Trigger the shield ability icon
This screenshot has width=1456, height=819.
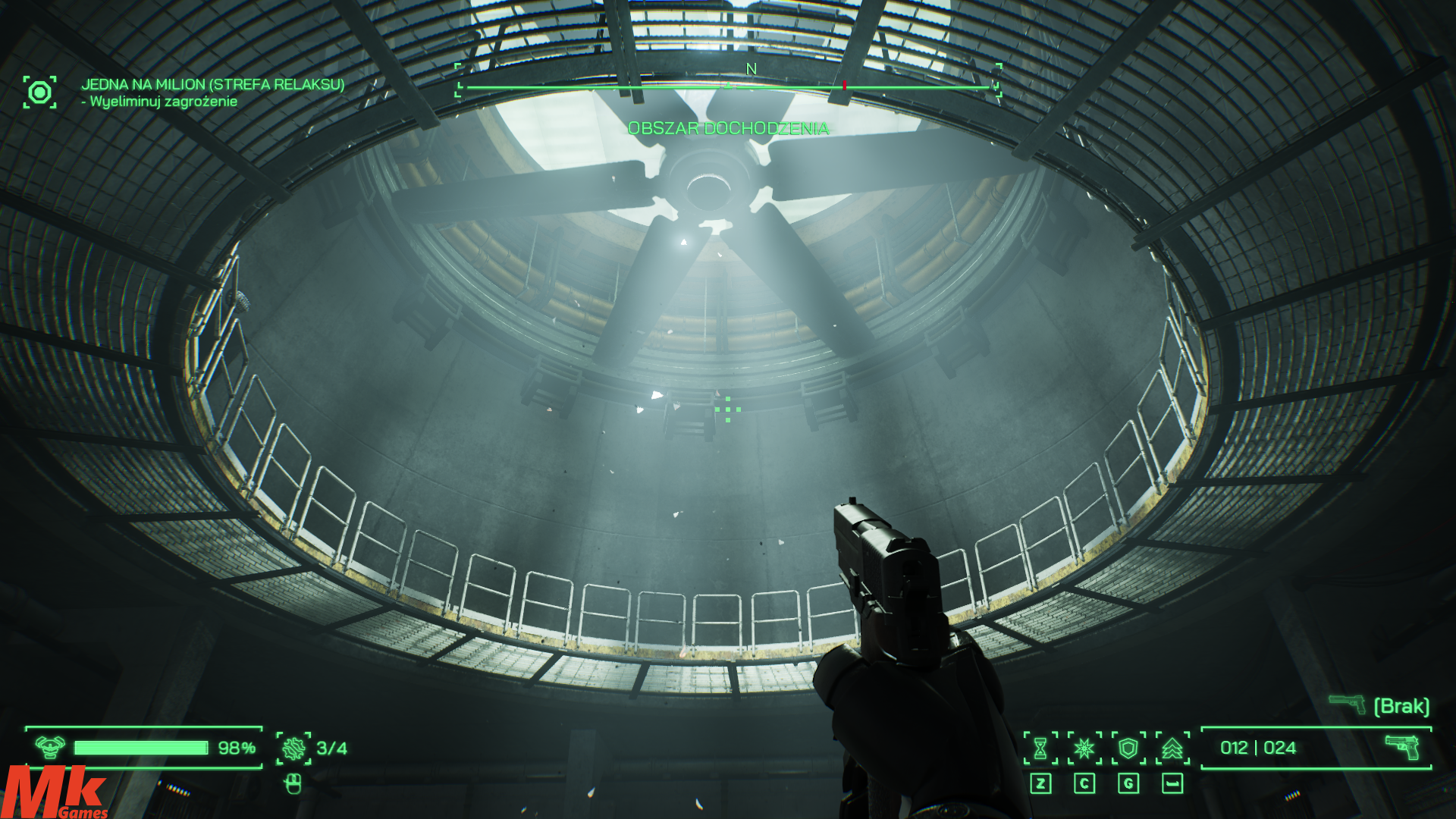point(1128,748)
